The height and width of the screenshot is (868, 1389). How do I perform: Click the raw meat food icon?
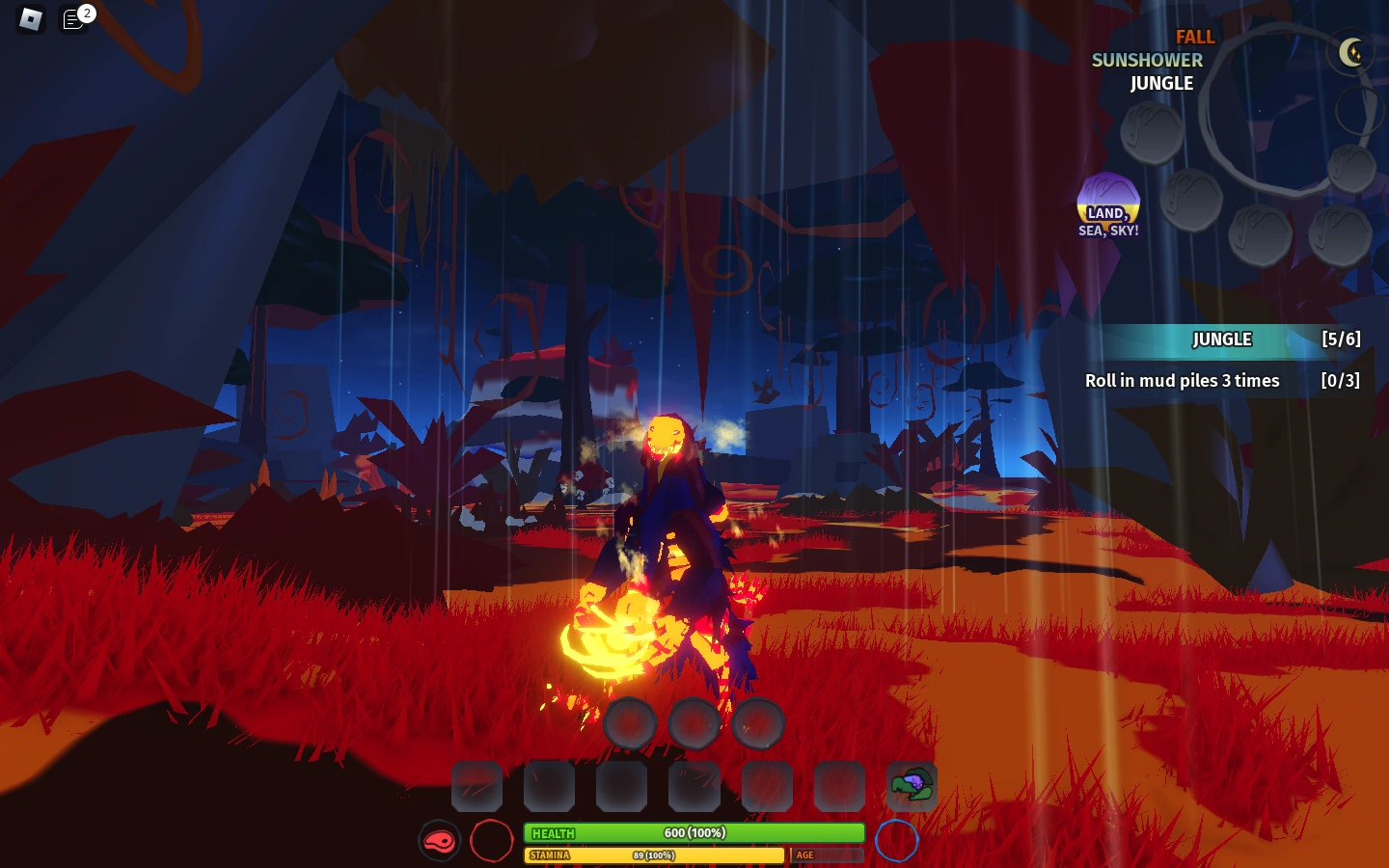pyautogui.click(x=440, y=840)
